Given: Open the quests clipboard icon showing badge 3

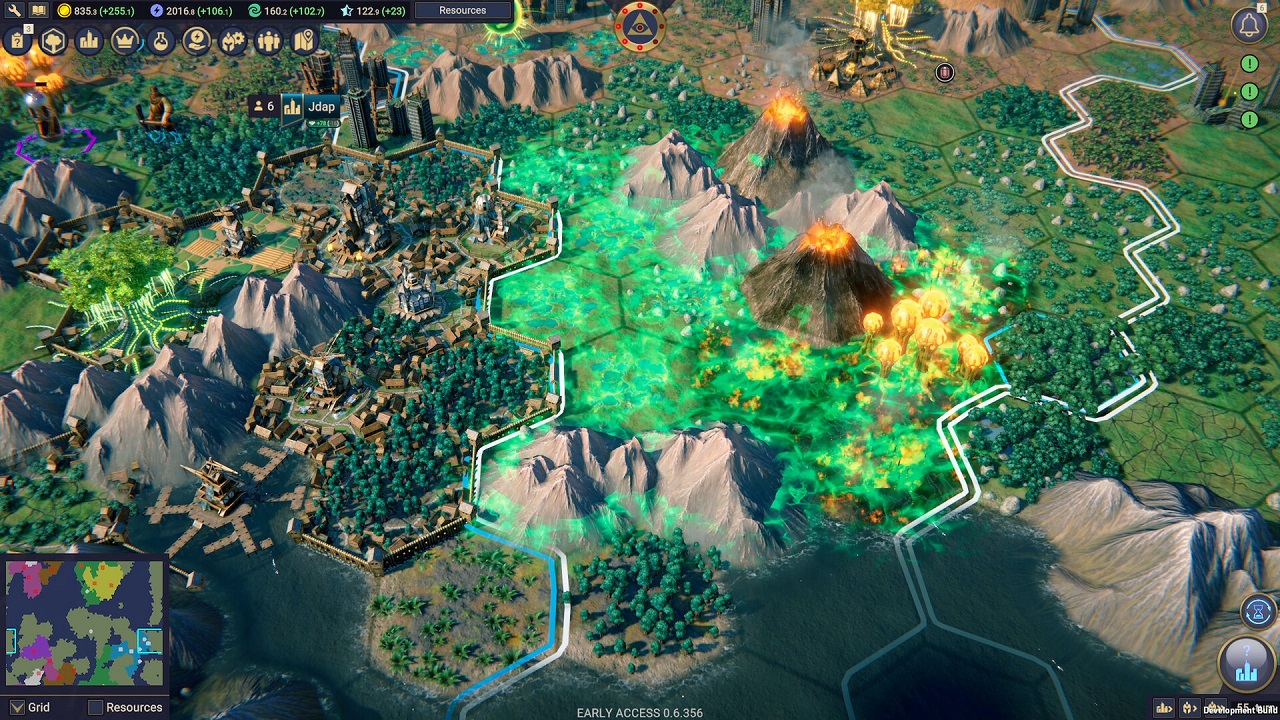Looking at the screenshot, I should [16, 42].
